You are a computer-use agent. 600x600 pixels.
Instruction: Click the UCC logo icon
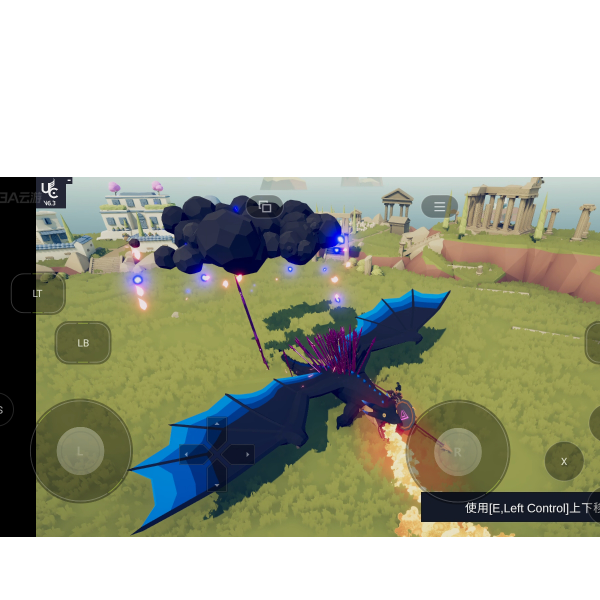[50, 192]
